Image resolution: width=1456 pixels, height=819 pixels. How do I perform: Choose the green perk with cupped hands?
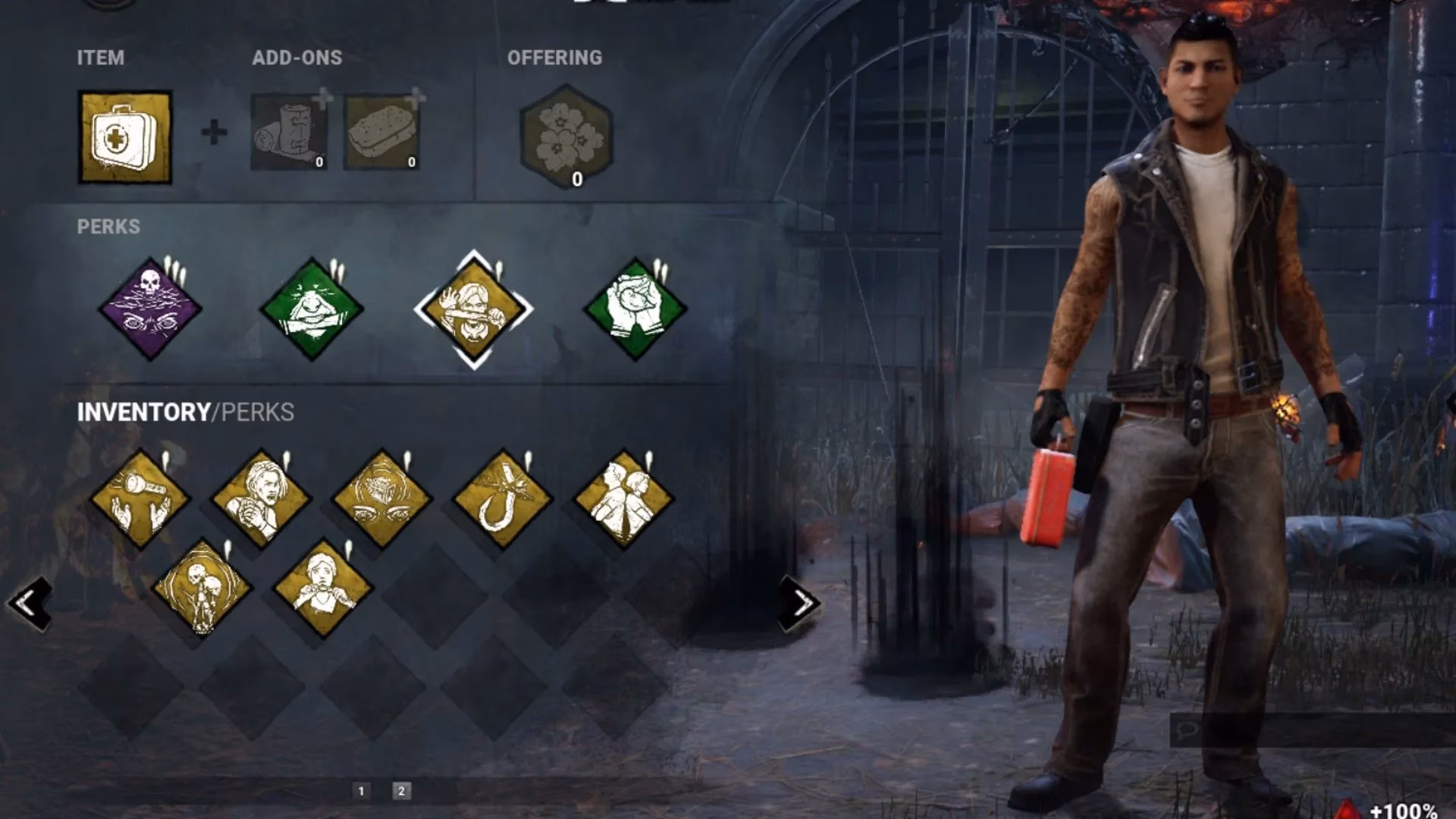pyautogui.click(x=635, y=309)
